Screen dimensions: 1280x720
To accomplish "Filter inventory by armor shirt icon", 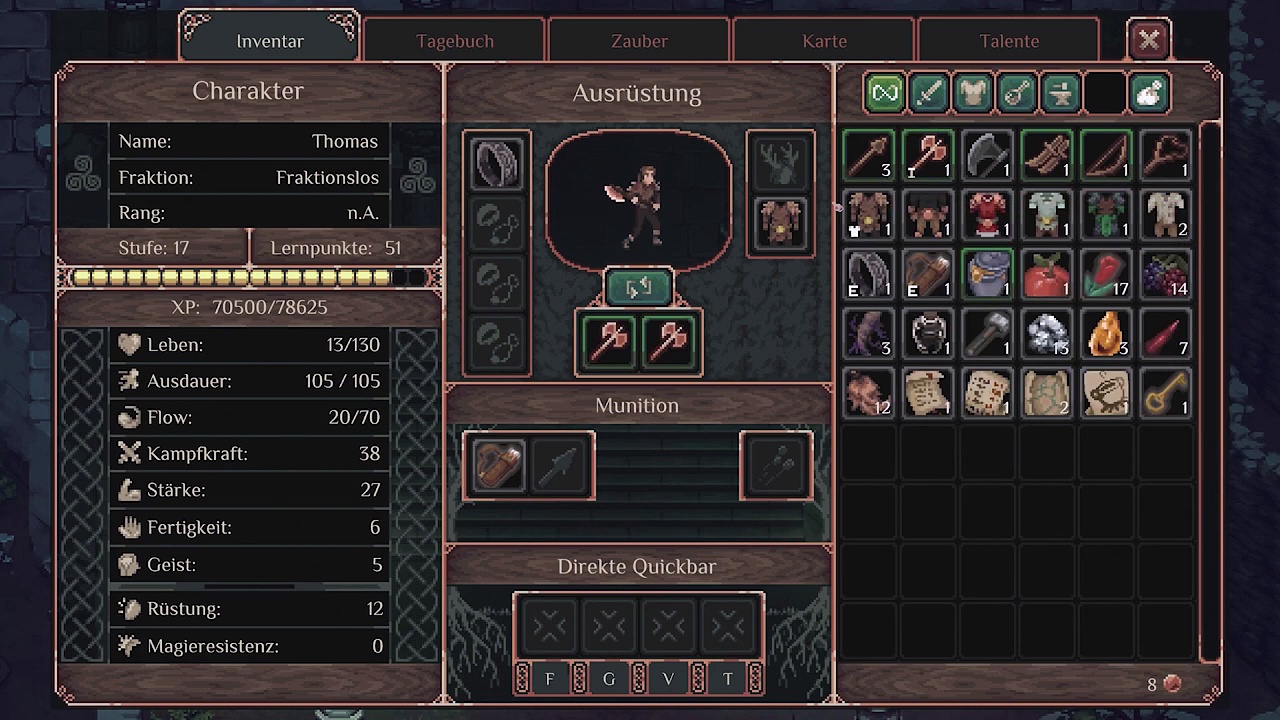I will click(973, 93).
